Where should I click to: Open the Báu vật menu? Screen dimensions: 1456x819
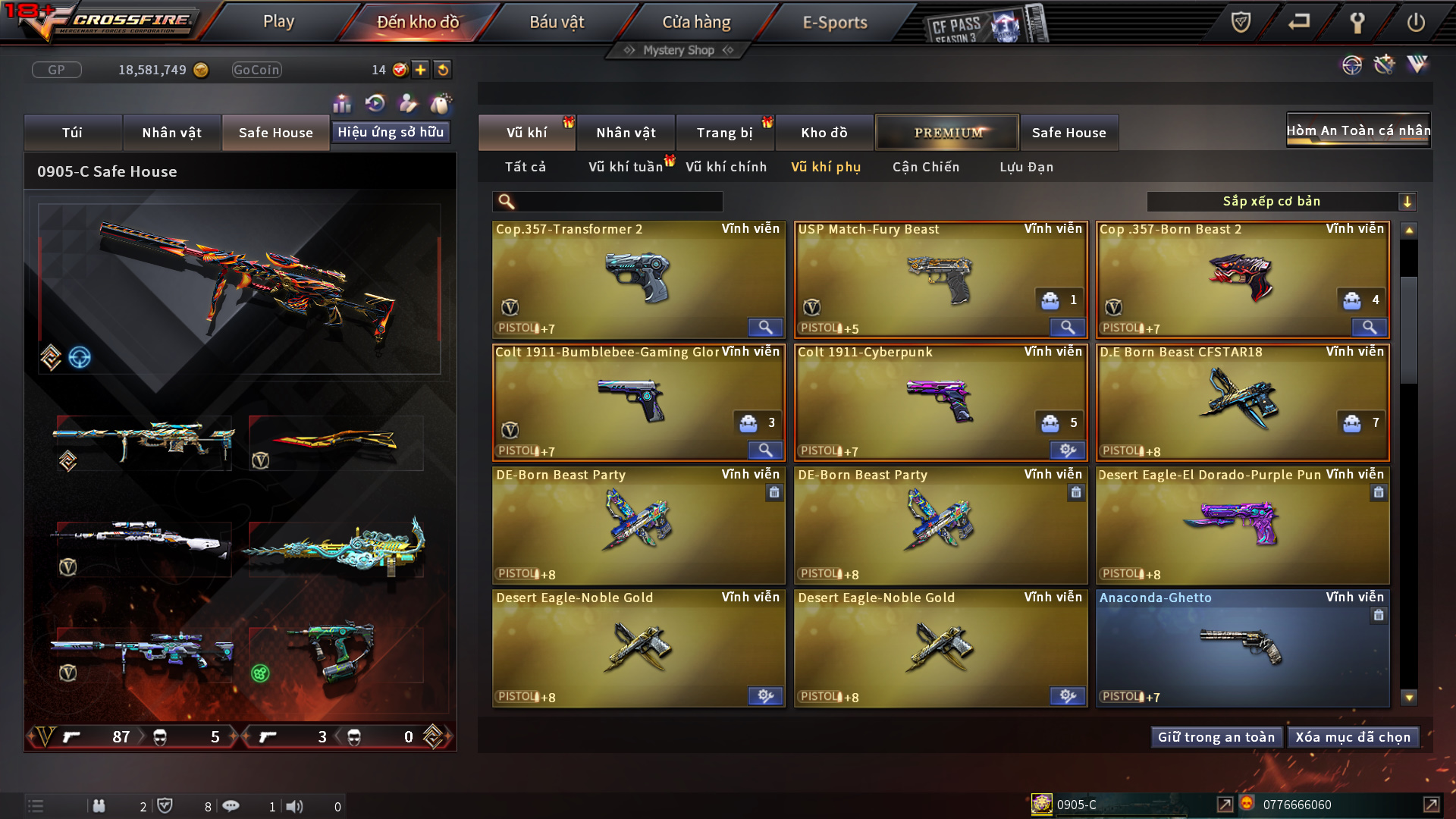(557, 22)
